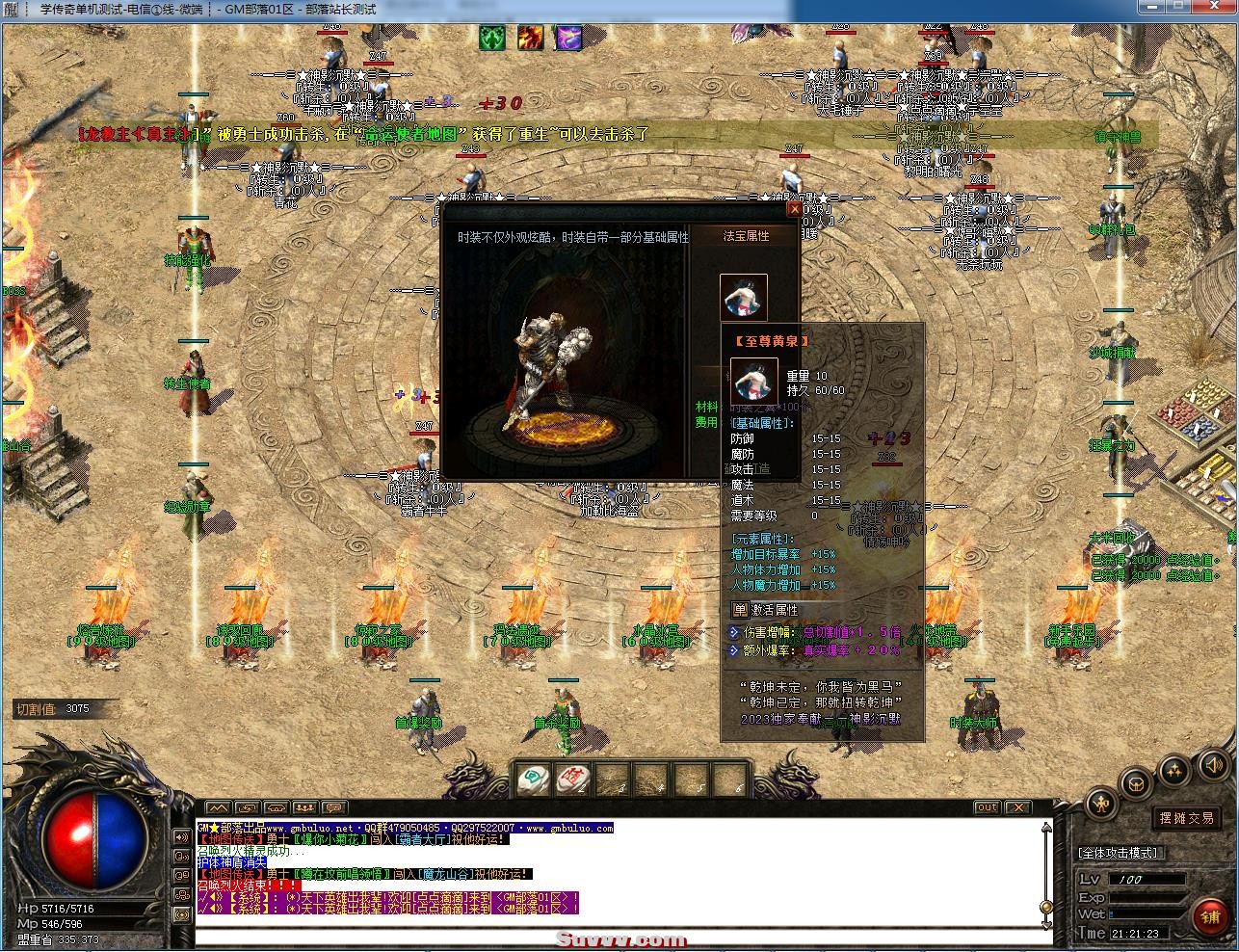
Task: Open the character figure round button
Action: click(x=1101, y=805)
